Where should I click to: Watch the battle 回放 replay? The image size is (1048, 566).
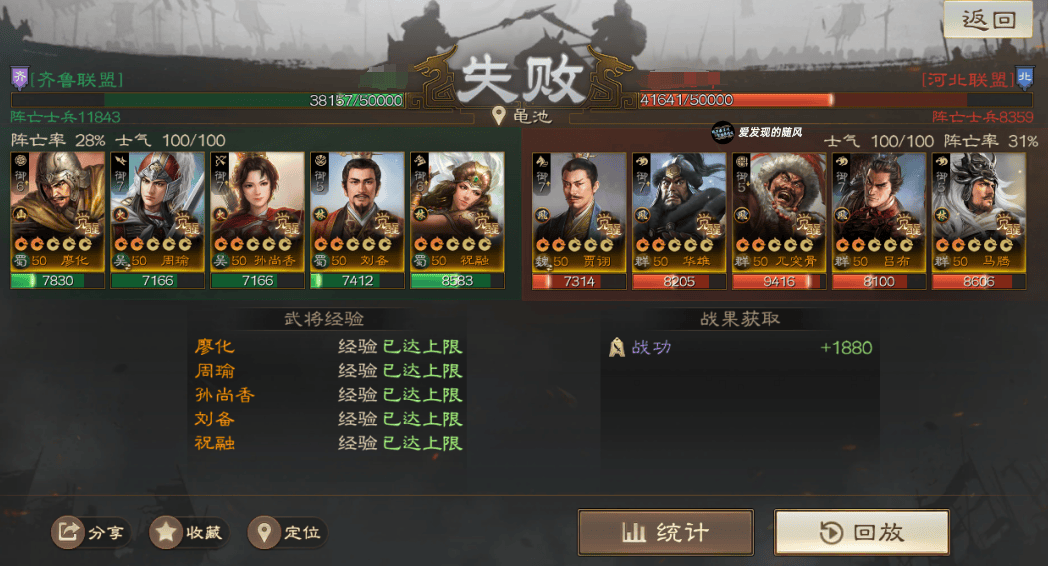click(861, 532)
